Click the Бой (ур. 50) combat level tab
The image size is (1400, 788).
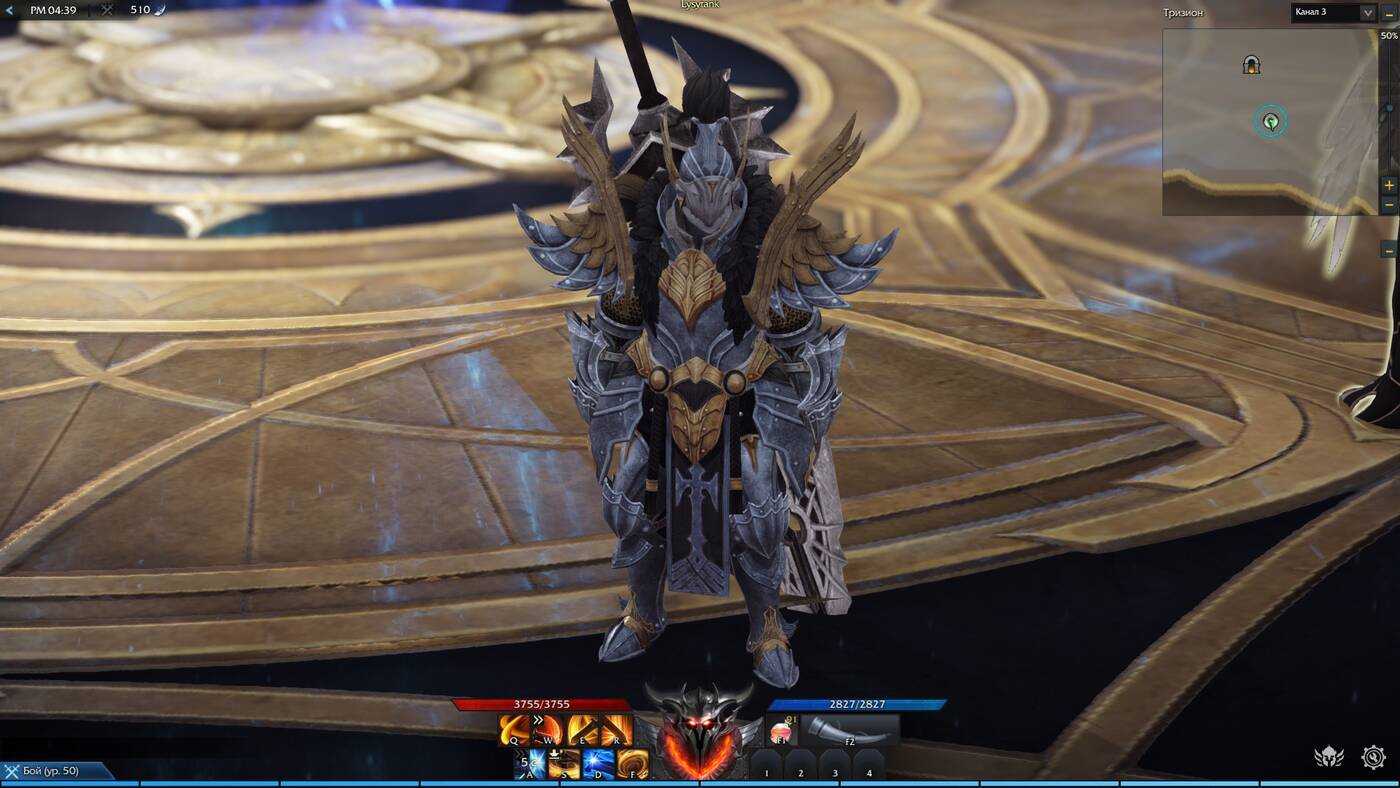55,771
